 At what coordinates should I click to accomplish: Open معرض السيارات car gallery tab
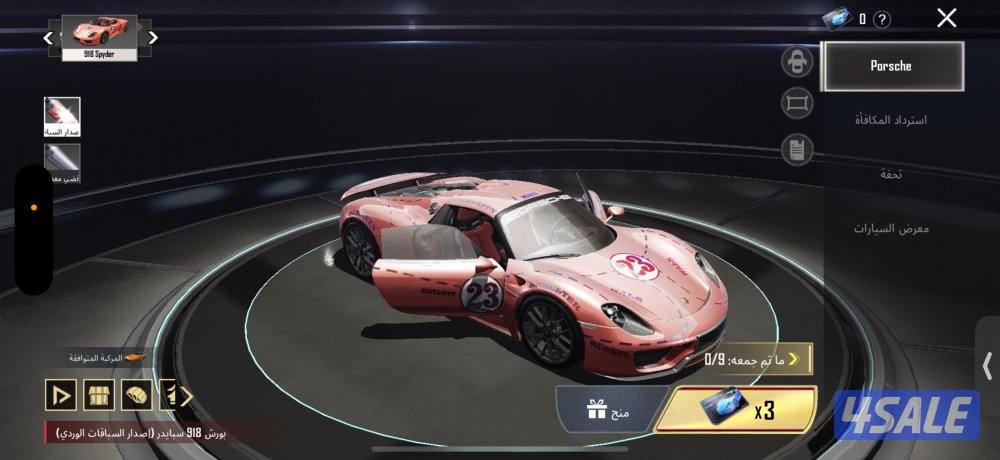890,228
